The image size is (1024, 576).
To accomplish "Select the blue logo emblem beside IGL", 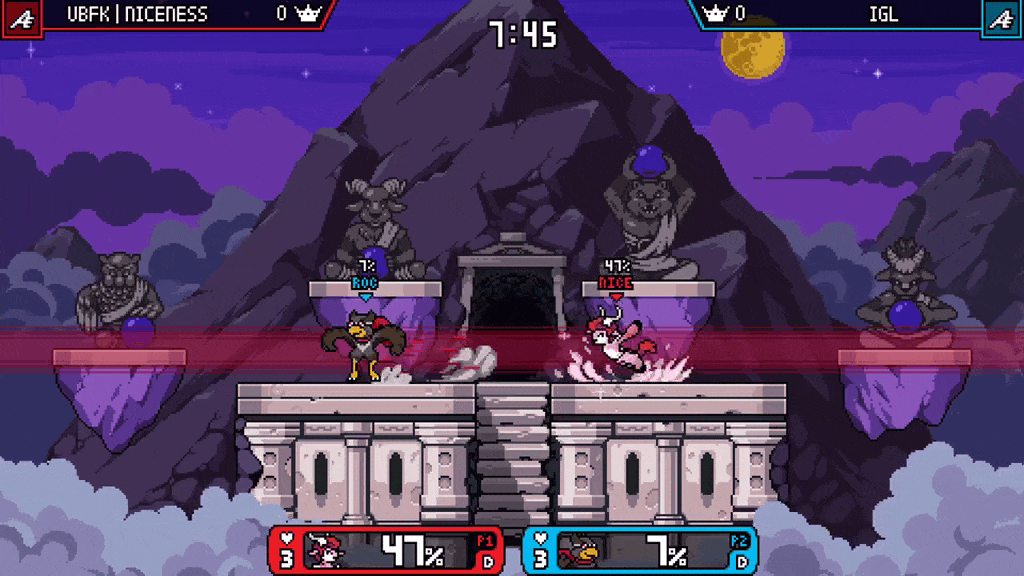I will click(x=1002, y=17).
